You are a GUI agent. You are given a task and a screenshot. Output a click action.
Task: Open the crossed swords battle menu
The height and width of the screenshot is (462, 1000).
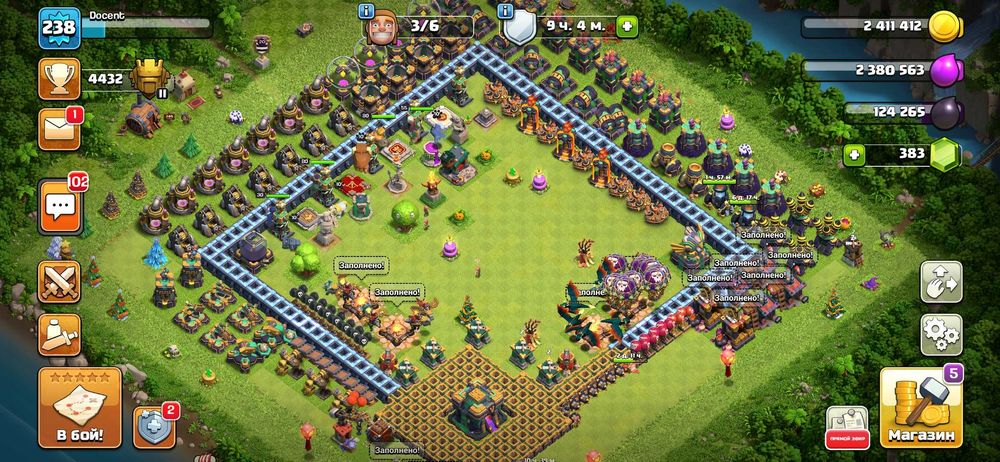pyautogui.click(x=59, y=282)
